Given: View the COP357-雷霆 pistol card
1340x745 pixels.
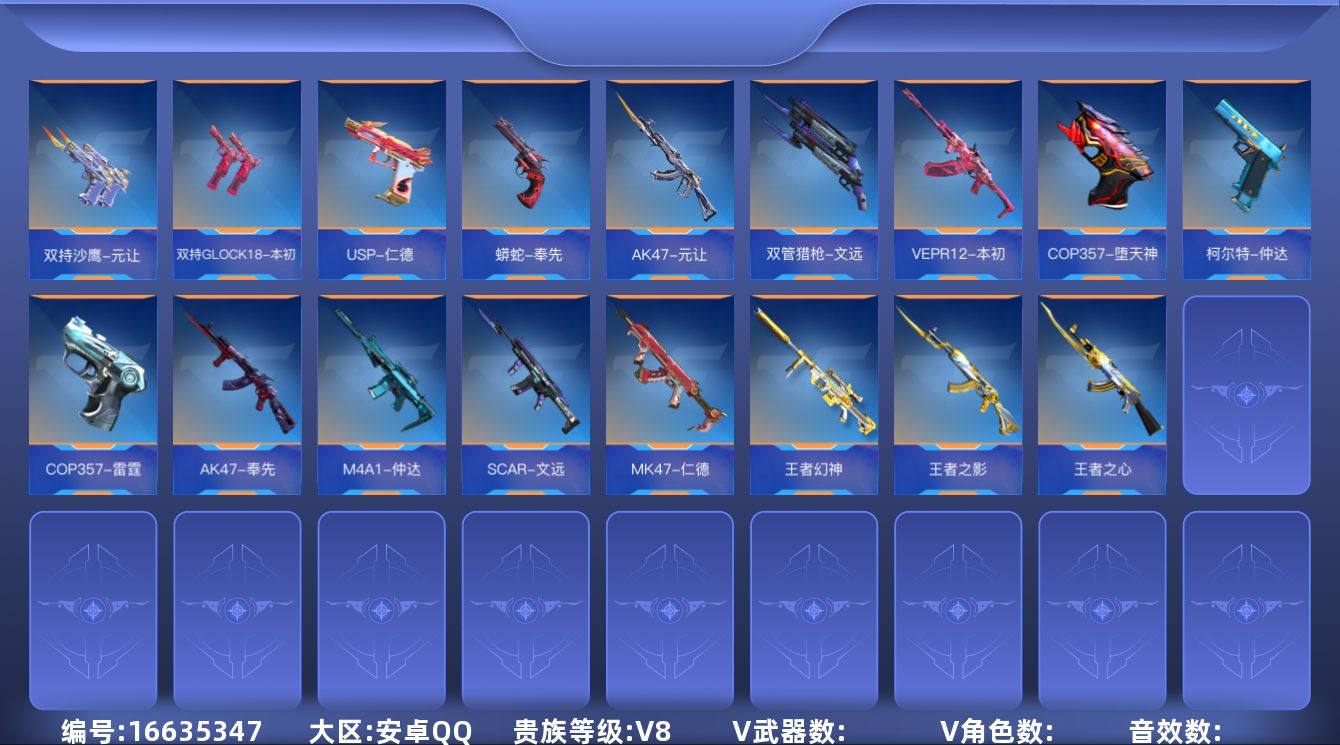Looking at the screenshot, I should tap(93, 390).
